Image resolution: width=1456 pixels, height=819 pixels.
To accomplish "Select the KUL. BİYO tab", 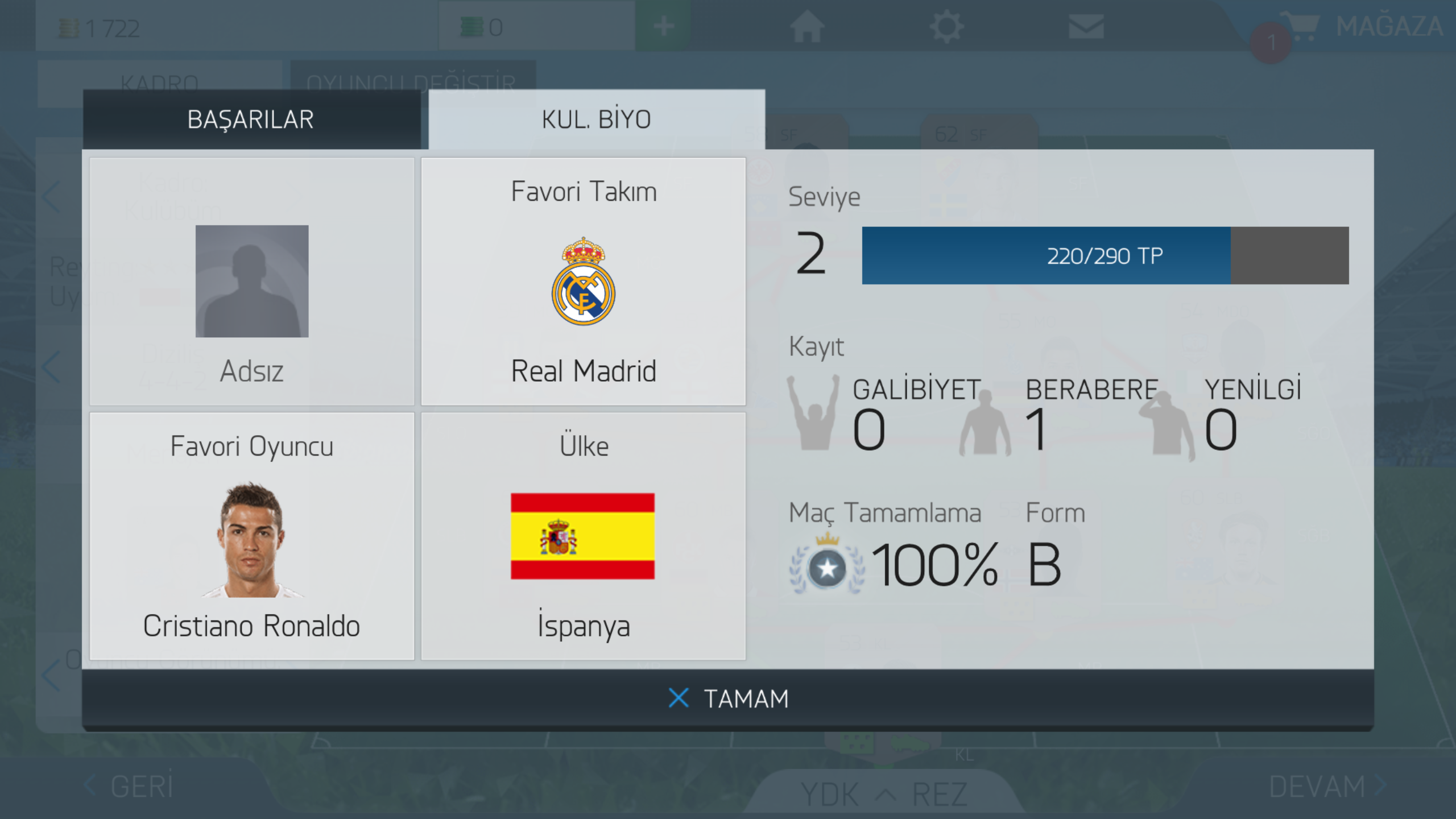I will [596, 119].
